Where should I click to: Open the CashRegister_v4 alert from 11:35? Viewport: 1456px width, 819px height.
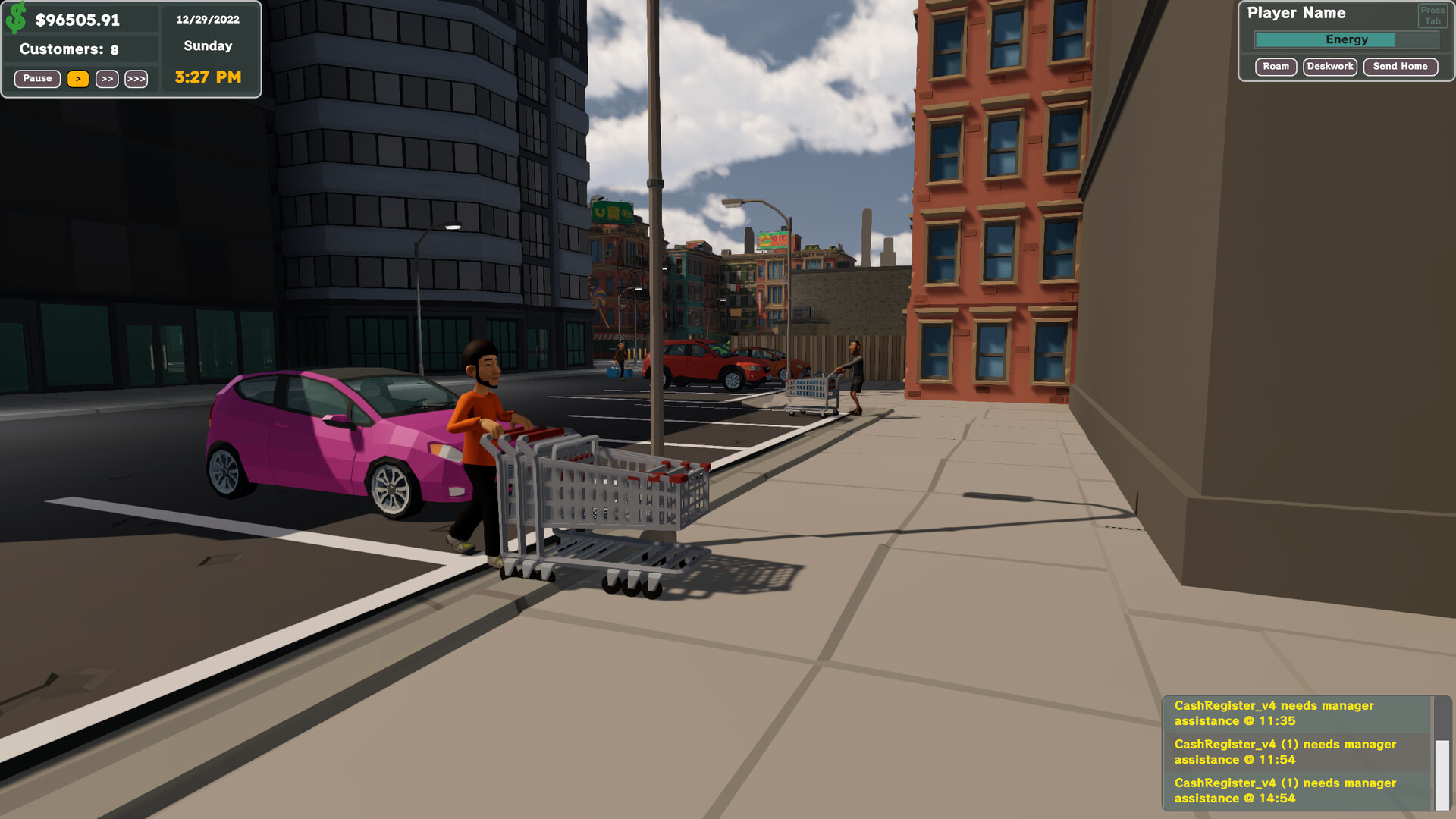[x=1274, y=713]
